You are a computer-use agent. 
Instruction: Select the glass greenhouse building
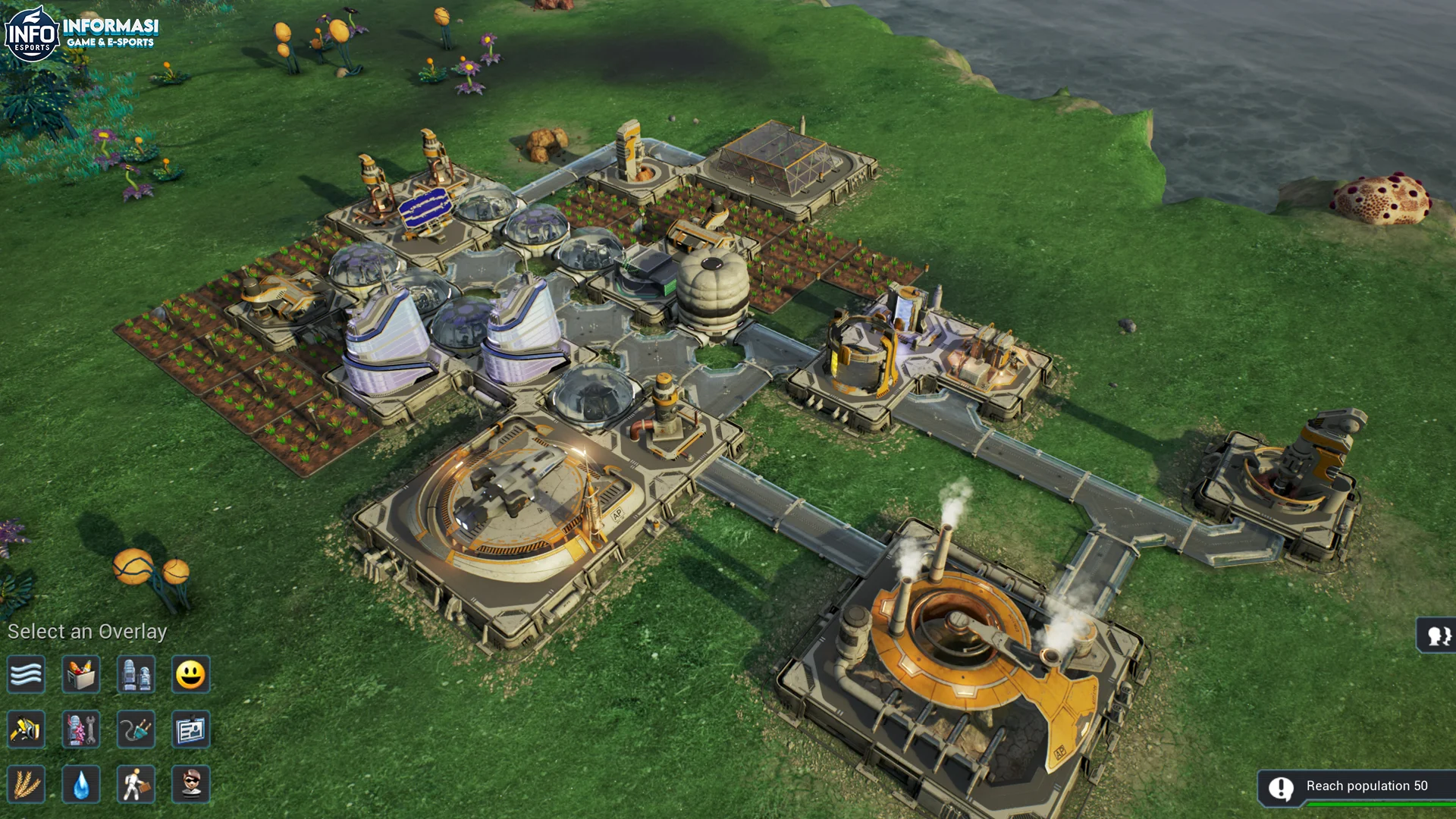pos(777,159)
